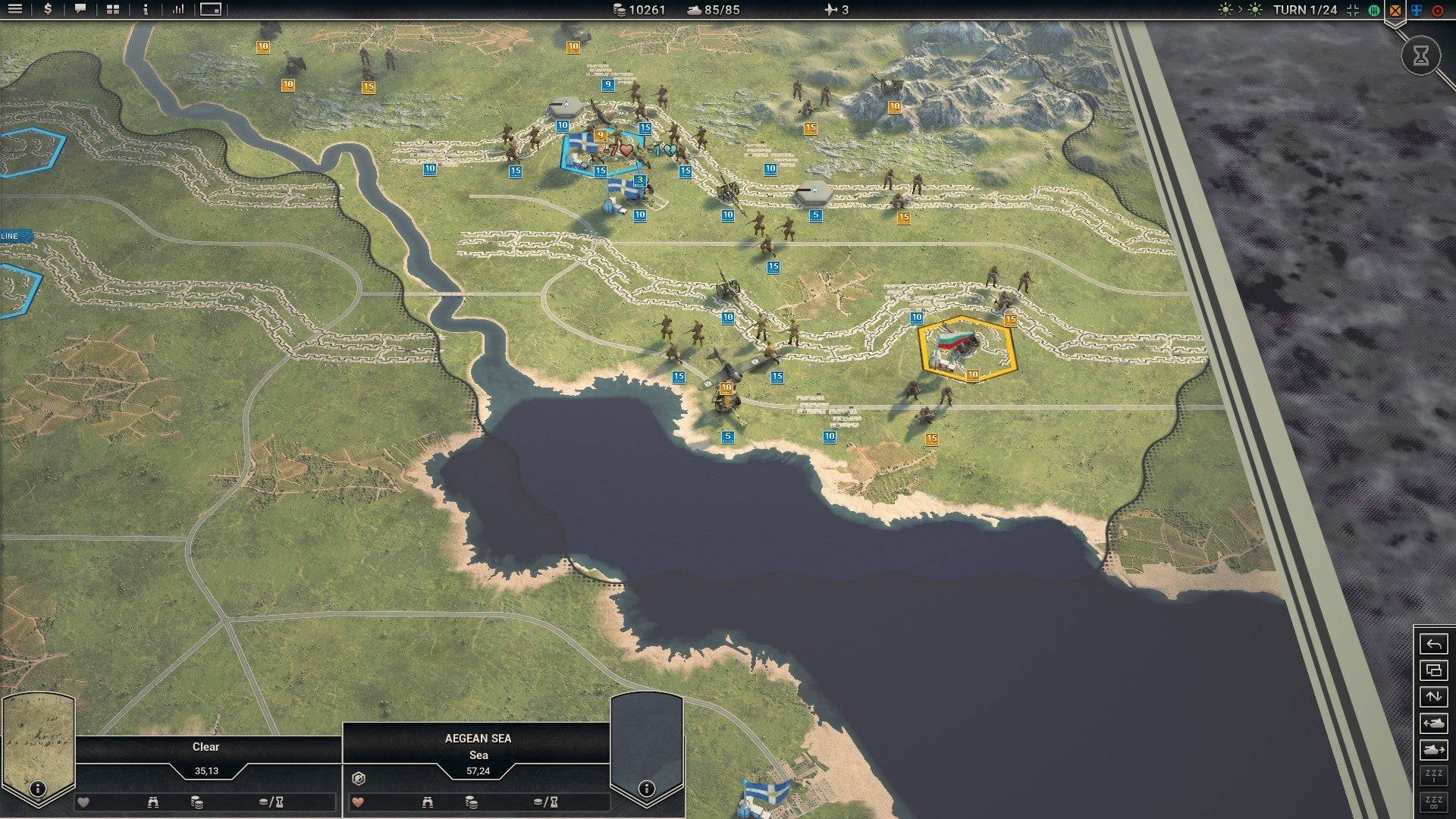Image resolution: width=1456 pixels, height=819 pixels.
Task: Open the hamburger menu at top left
Action: [x=17, y=11]
